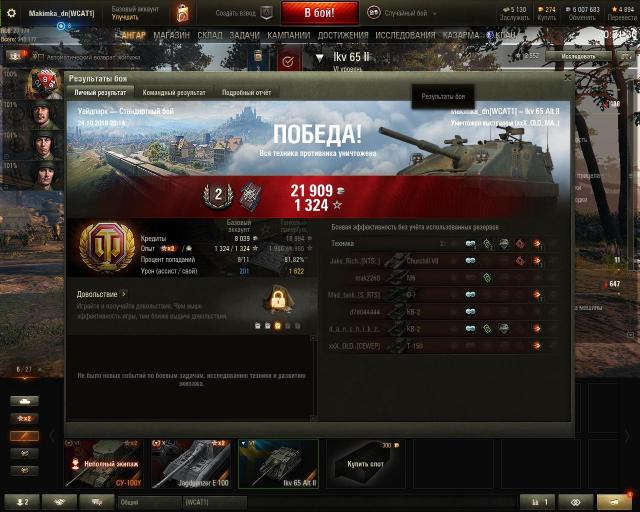Go to «Исследования» tech tree
The width and height of the screenshot is (640, 512).
click(x=406, y=34)
